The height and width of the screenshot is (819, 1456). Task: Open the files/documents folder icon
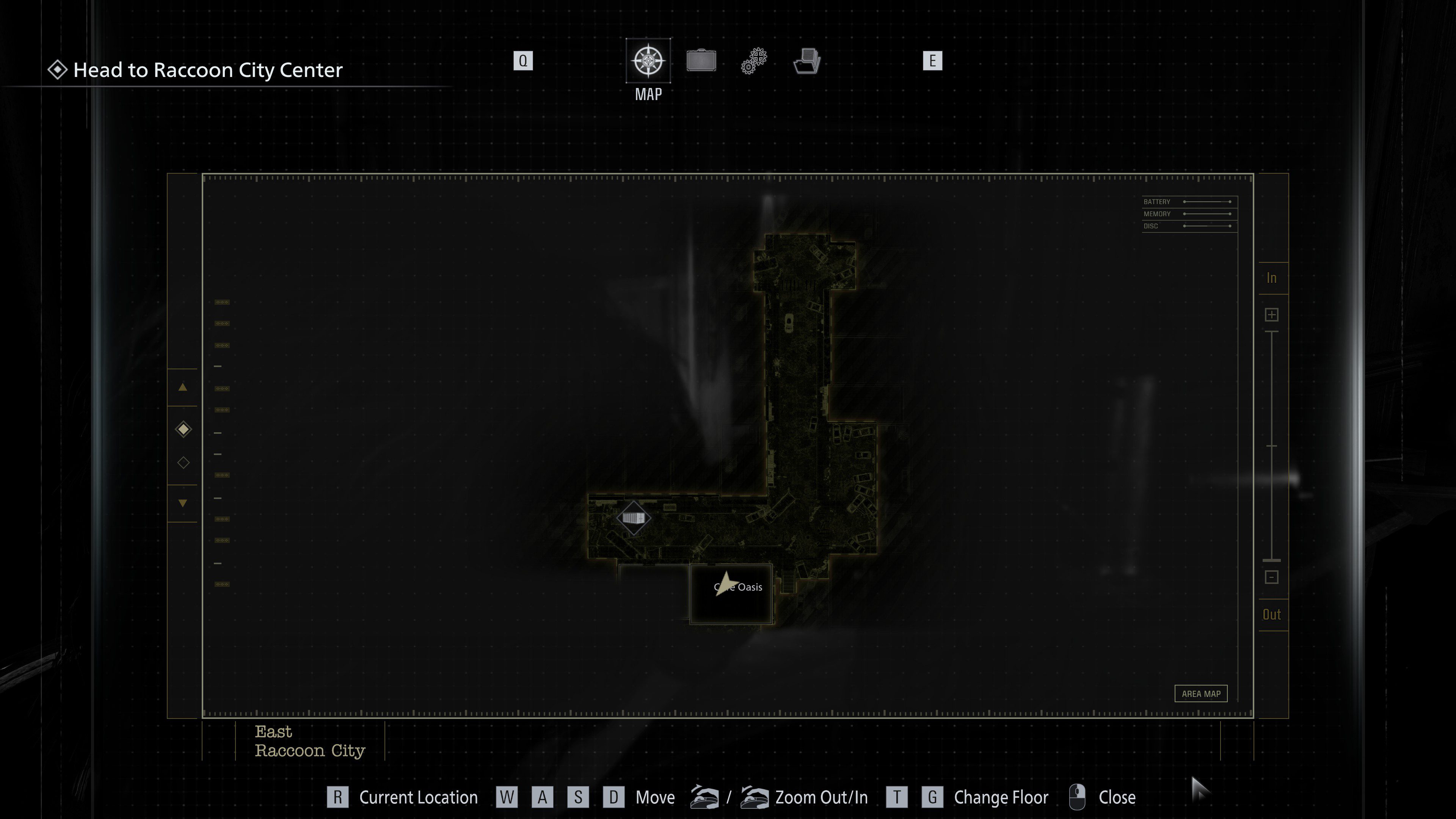click(806, 61)
